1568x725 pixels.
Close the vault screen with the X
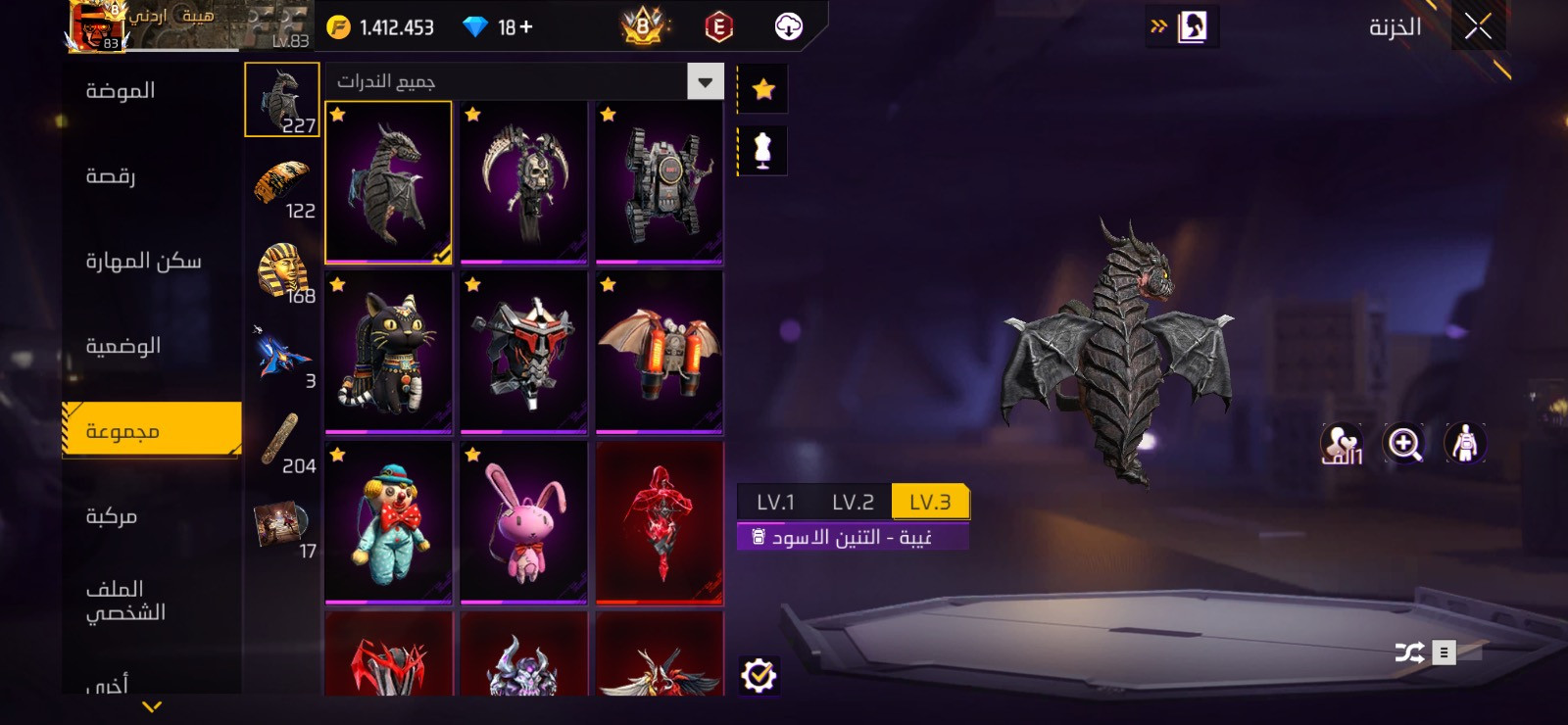[1478, 27]
